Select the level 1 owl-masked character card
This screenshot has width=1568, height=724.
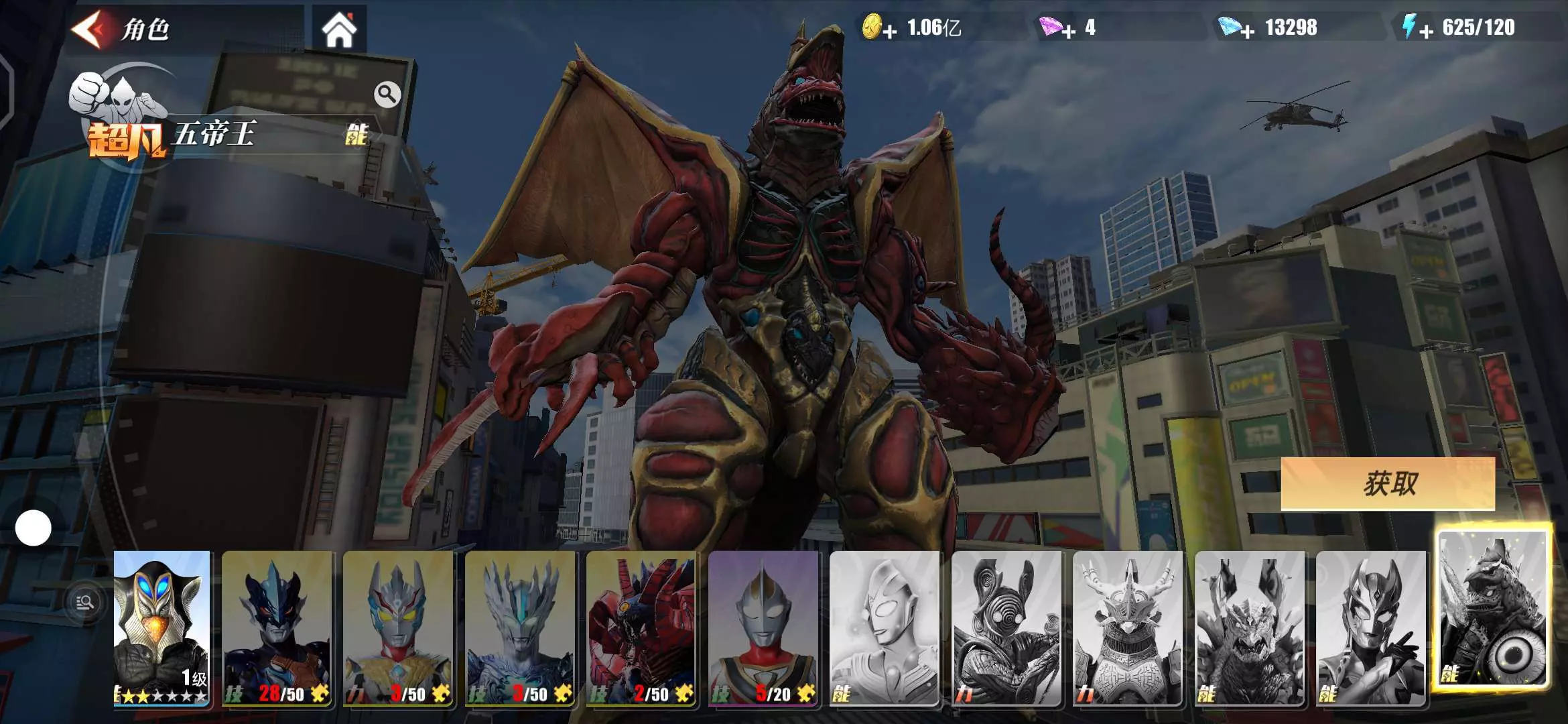pyautogui.click(x=161, y=627)
